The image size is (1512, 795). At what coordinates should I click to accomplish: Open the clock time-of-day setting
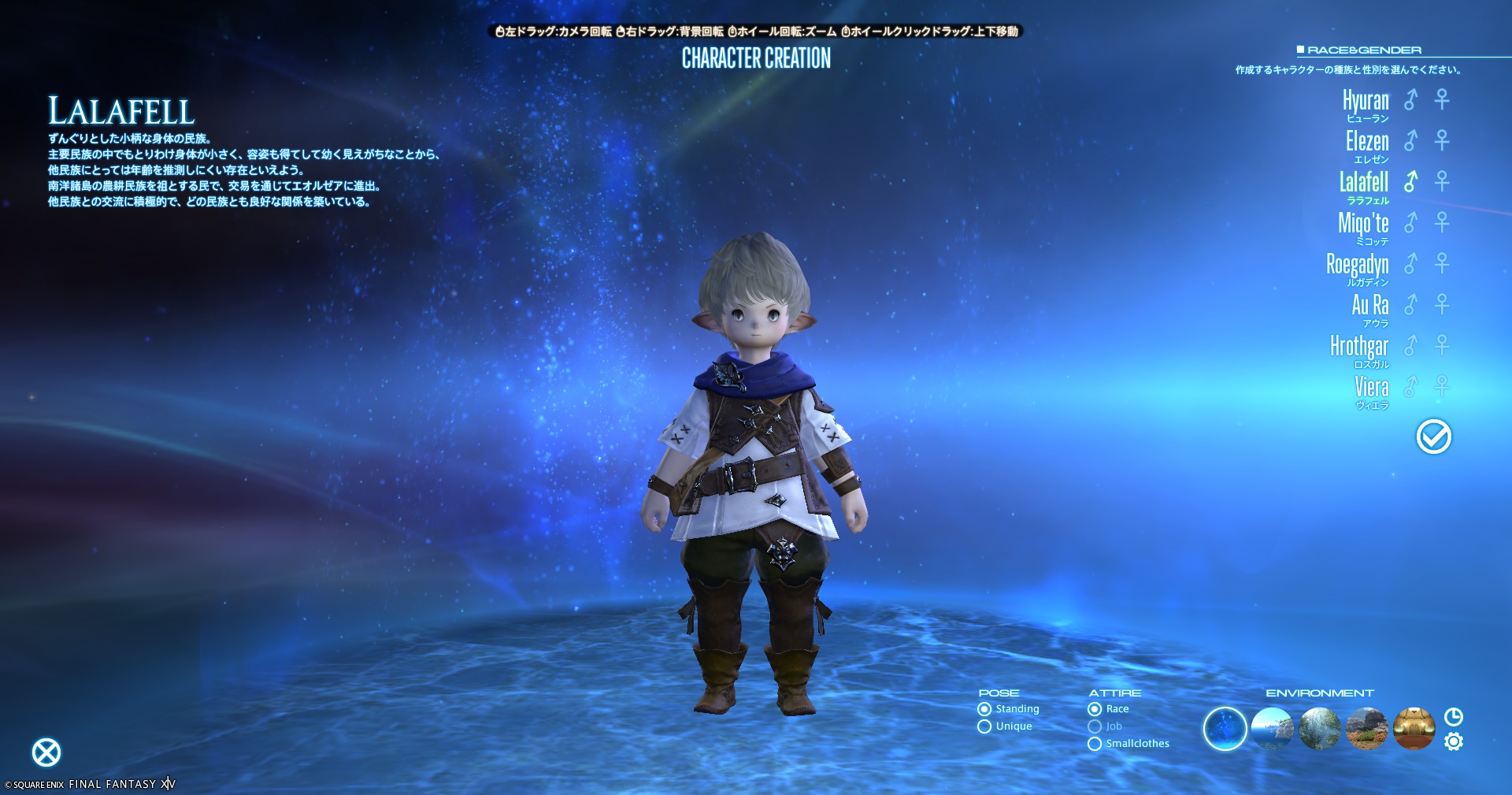(x=1454, y=716)
